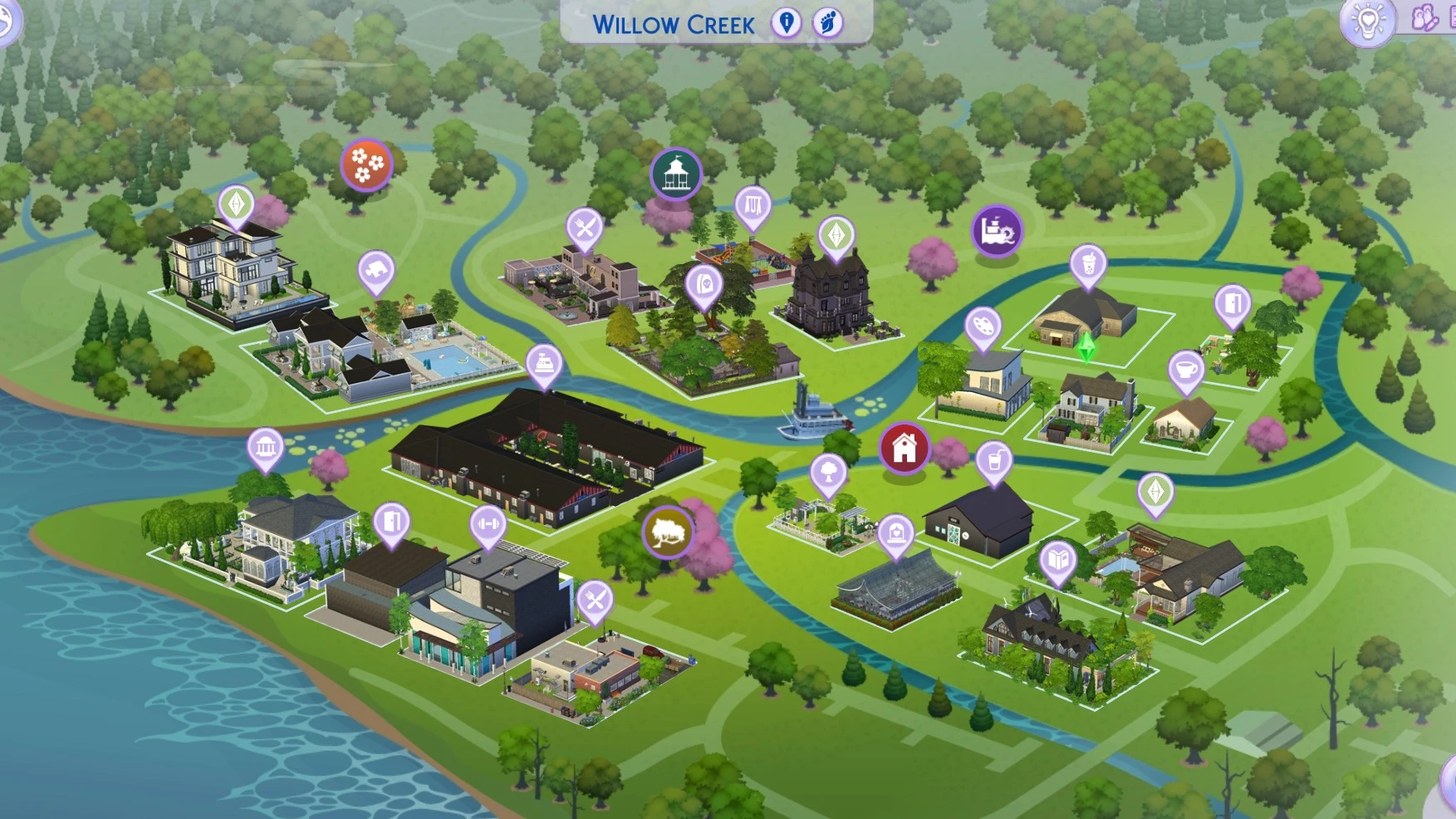
Task: Choose the coffee cup lot marker
Action: (1186, 369)
